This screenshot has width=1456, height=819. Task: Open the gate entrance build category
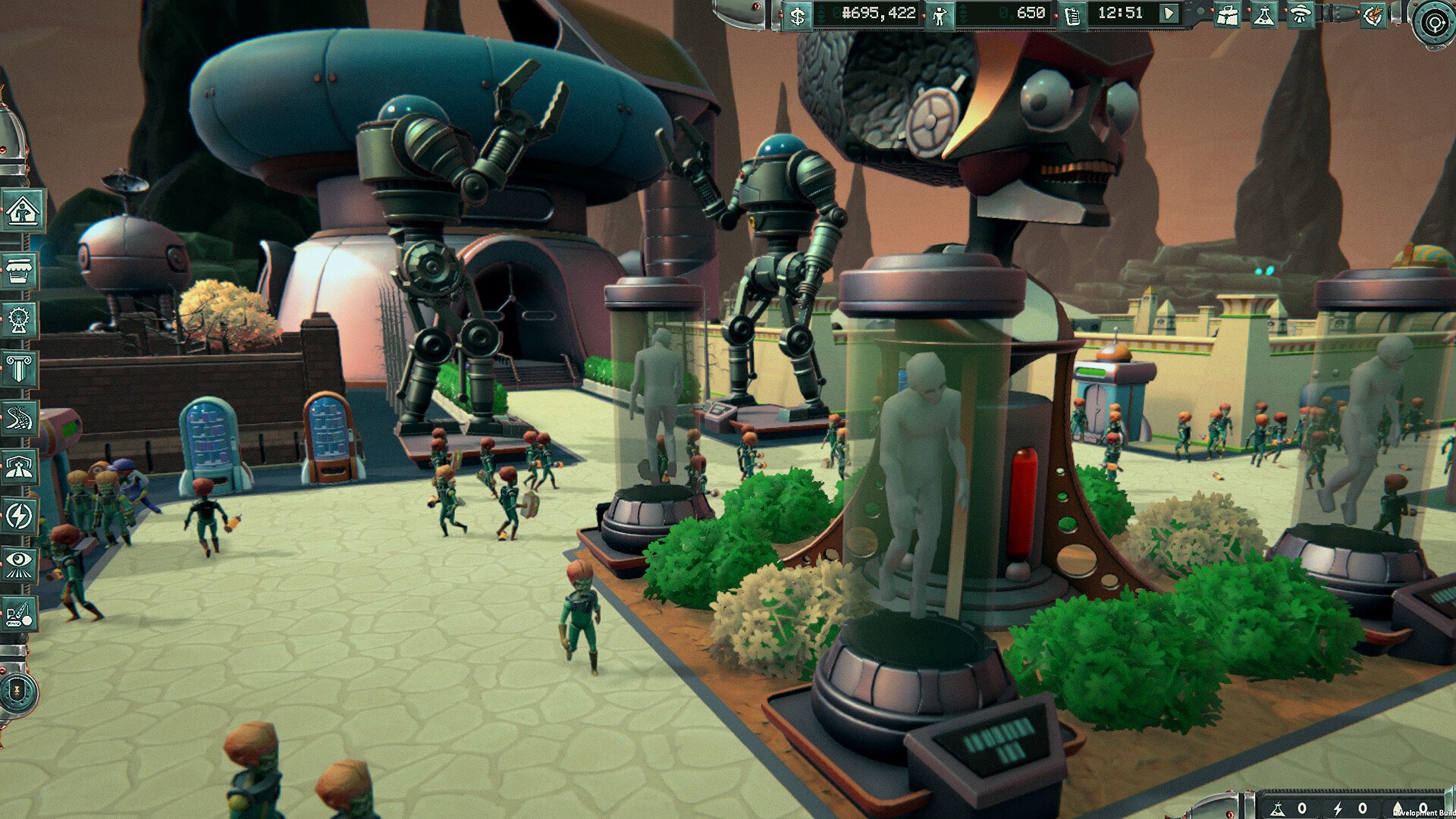[19, 467]
